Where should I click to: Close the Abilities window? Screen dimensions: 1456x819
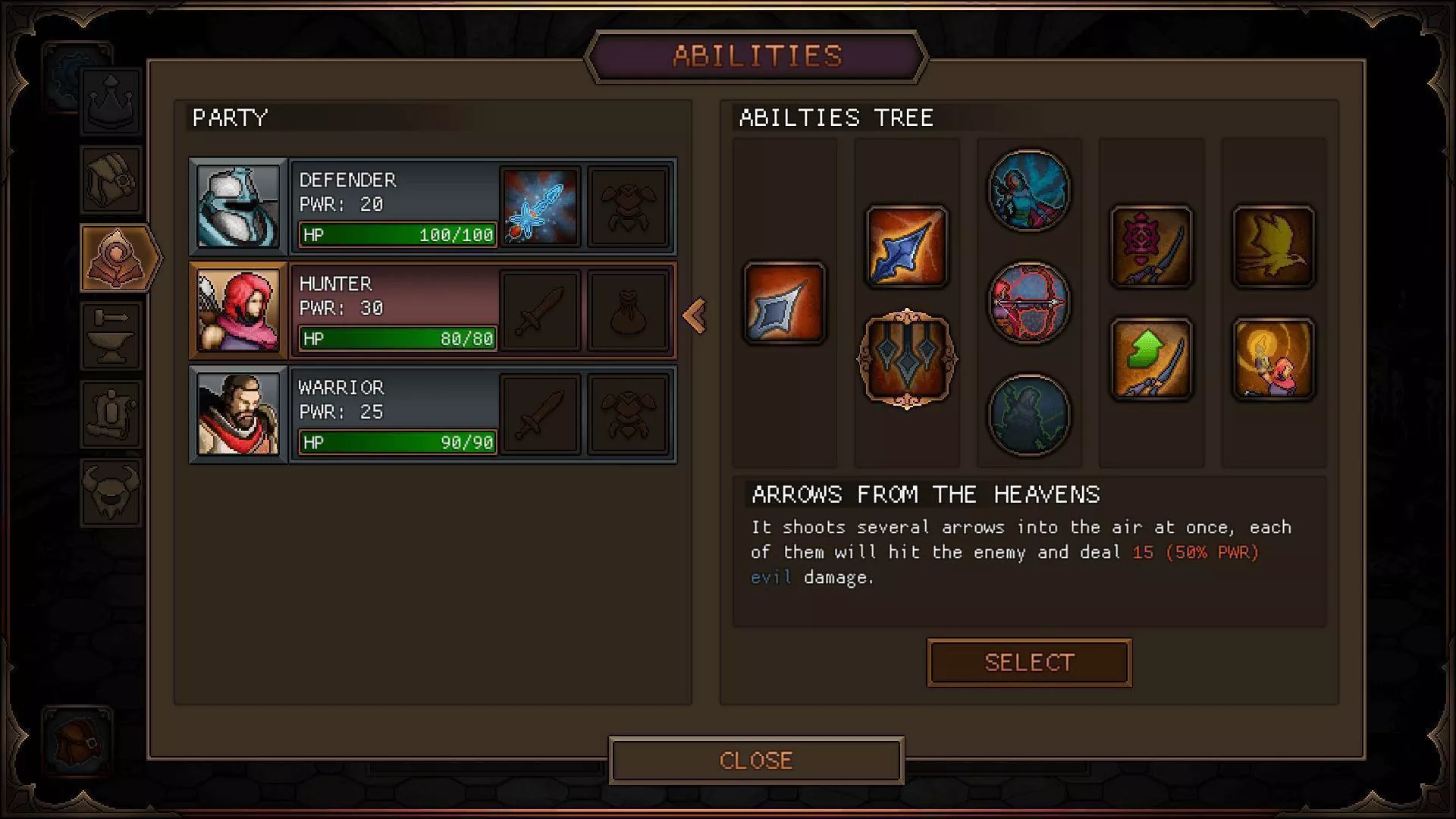(x=756, y=760)
